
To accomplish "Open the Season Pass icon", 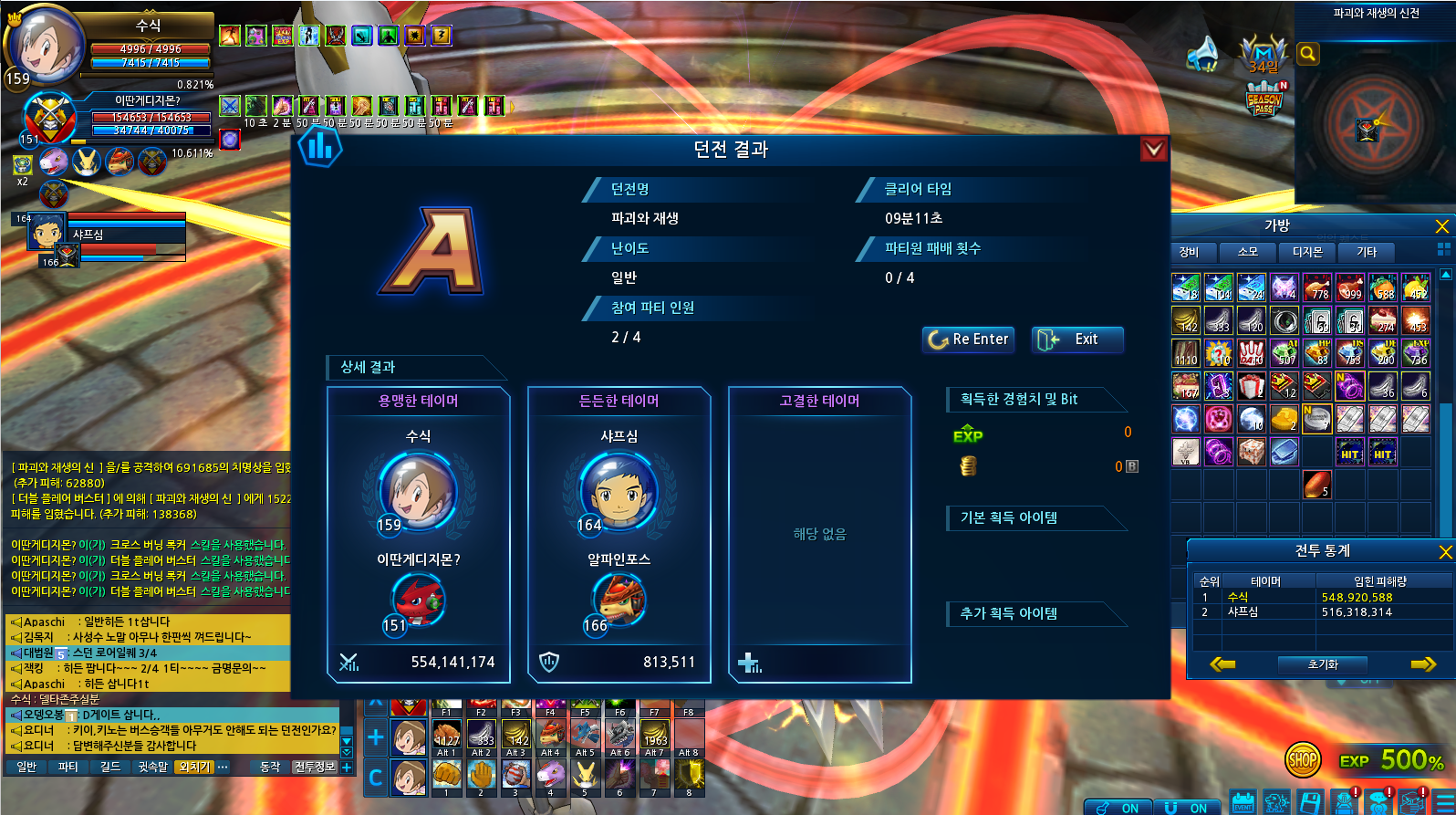I will (x=1264, y=100).
